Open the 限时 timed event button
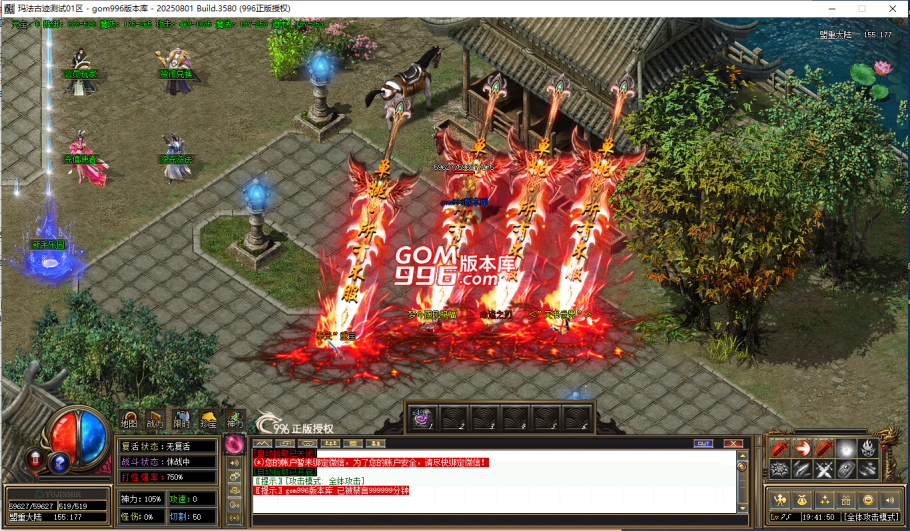The image size is (910, 531). coord(182,421)
